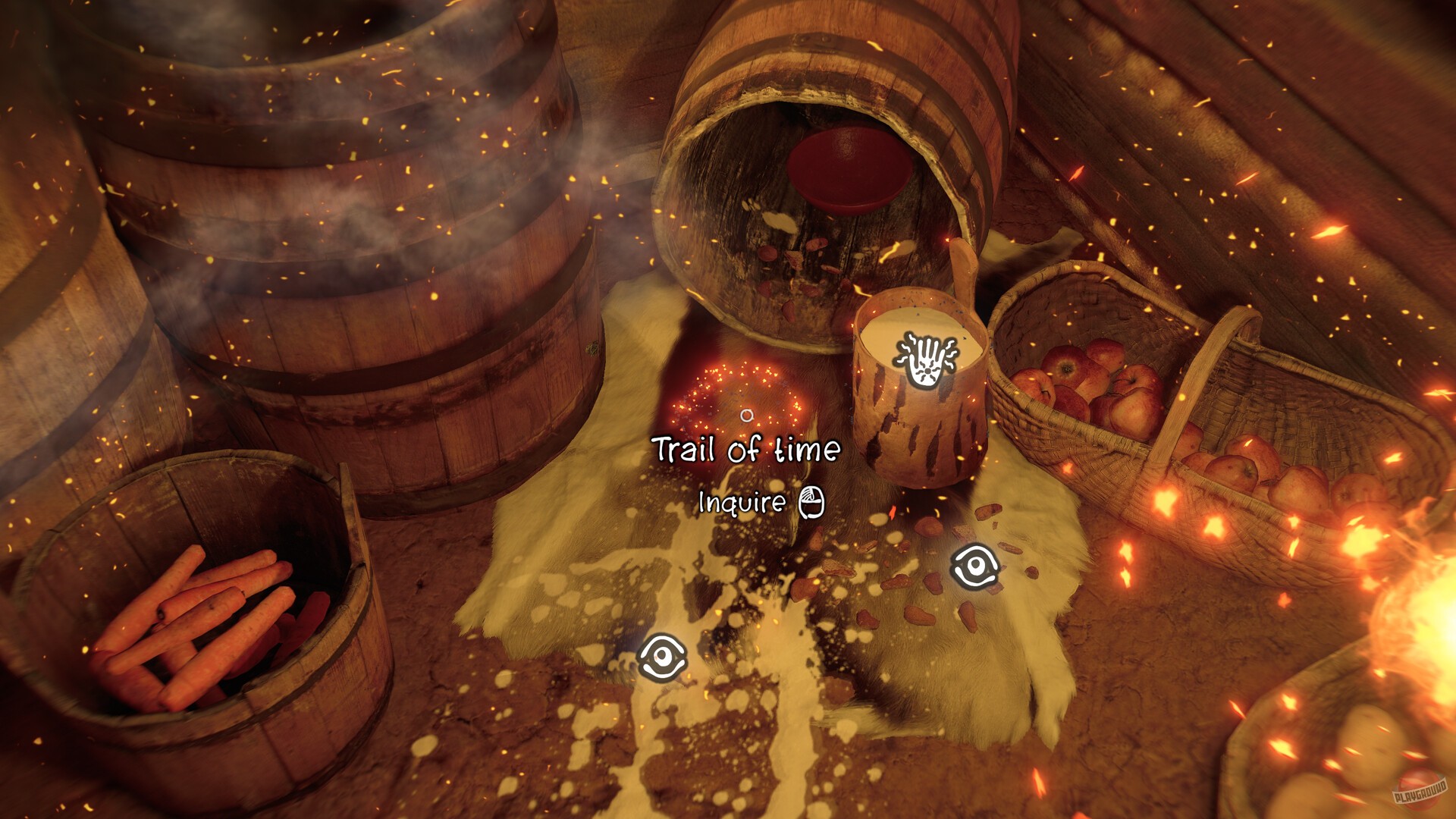1456x819 pixels.
Task: Choose the eye icon at the fur rug's lower edge
Action: [x=662, y=657]
